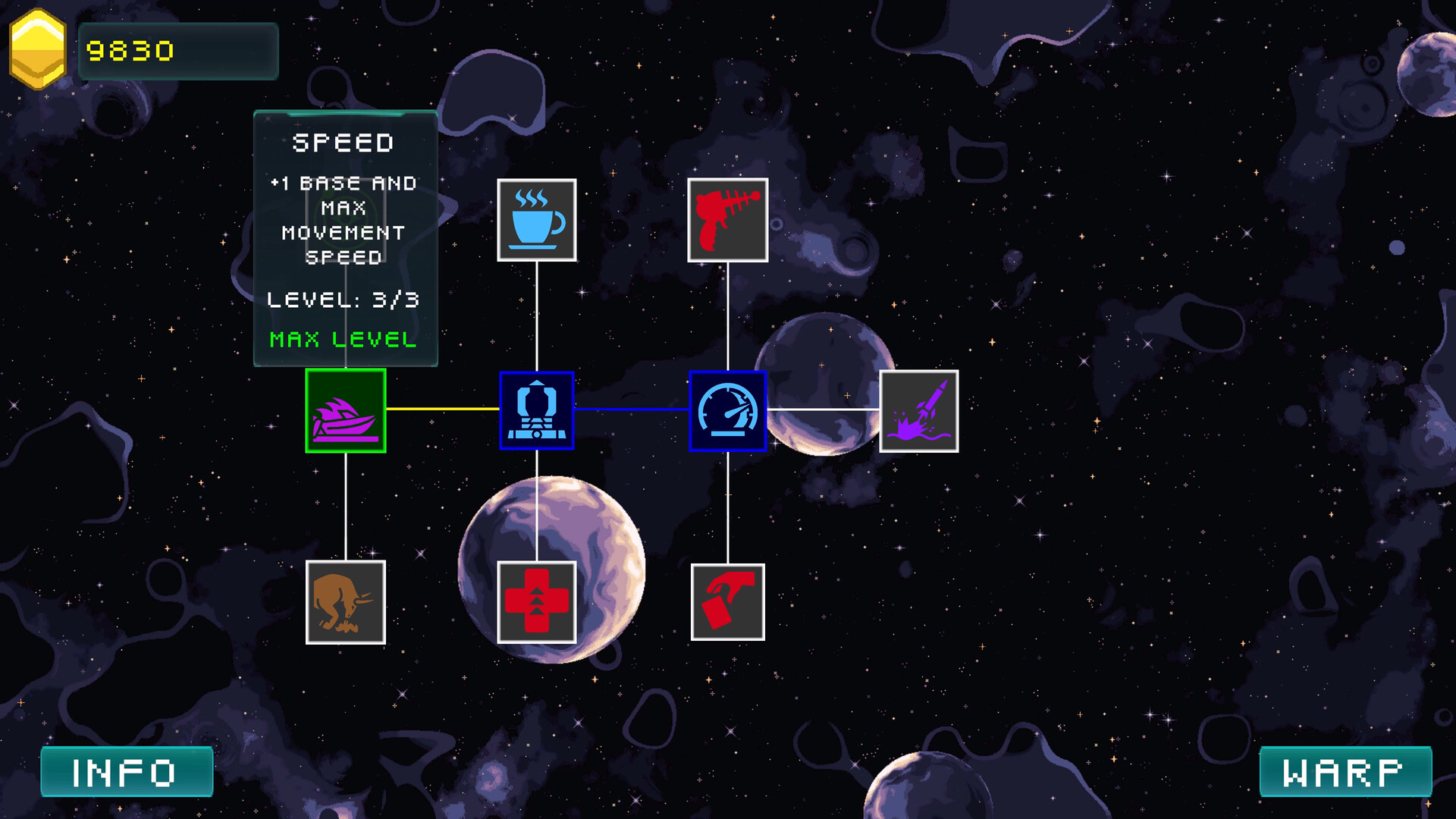
Task: Select the red ray gun upgrade
Action: coord(727,220)
